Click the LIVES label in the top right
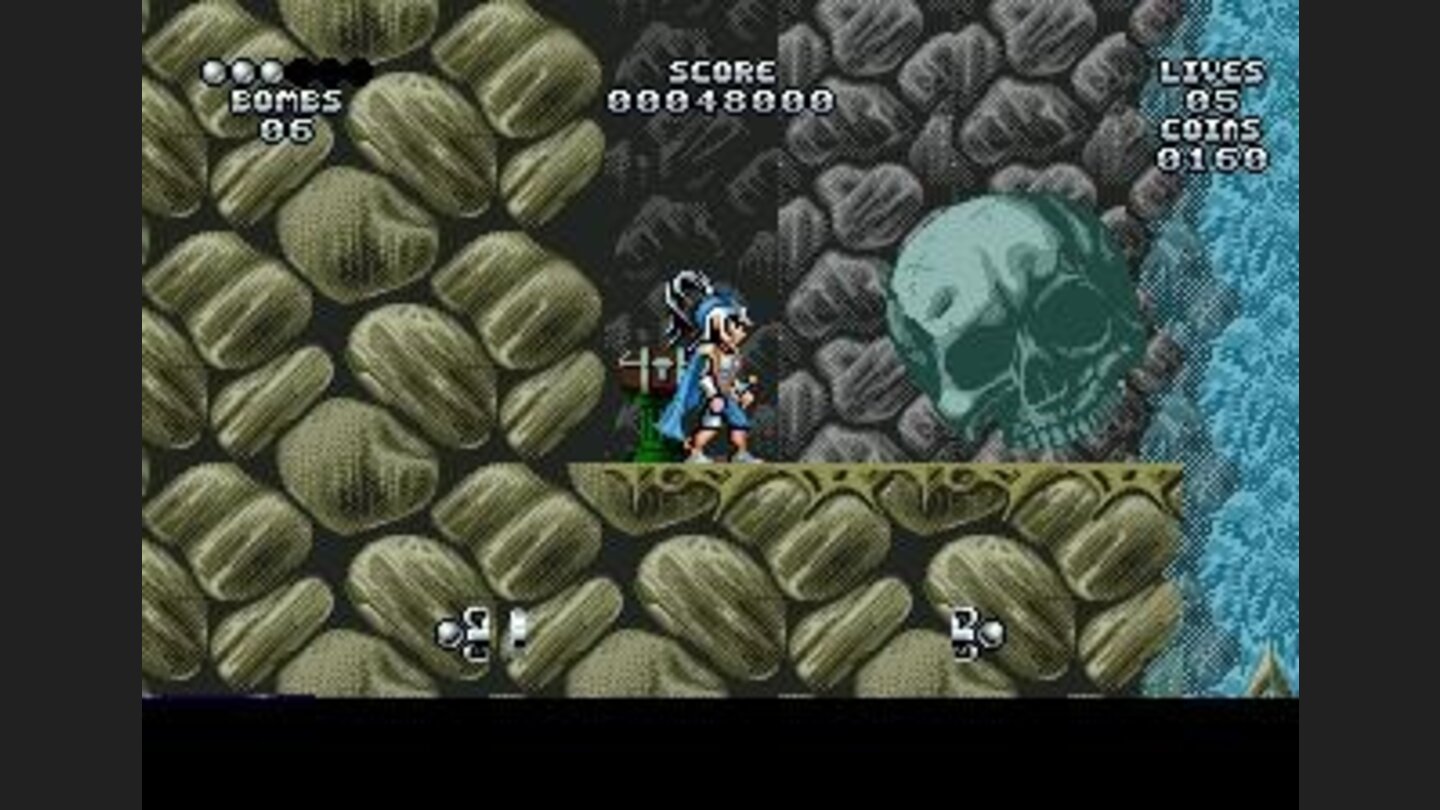 click(x=1211, y=71)
